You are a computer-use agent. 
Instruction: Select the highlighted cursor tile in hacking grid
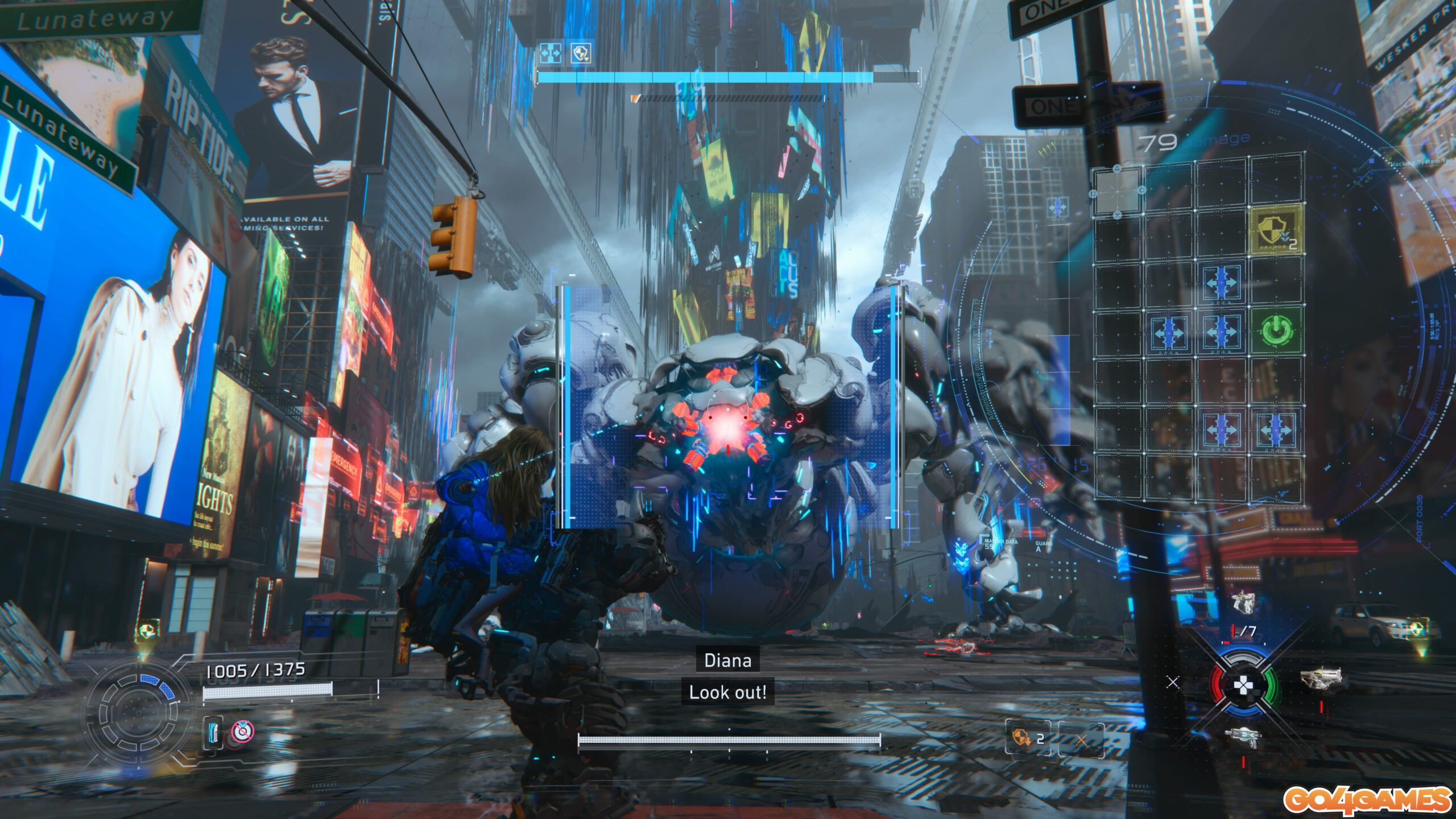[1117, 190]
